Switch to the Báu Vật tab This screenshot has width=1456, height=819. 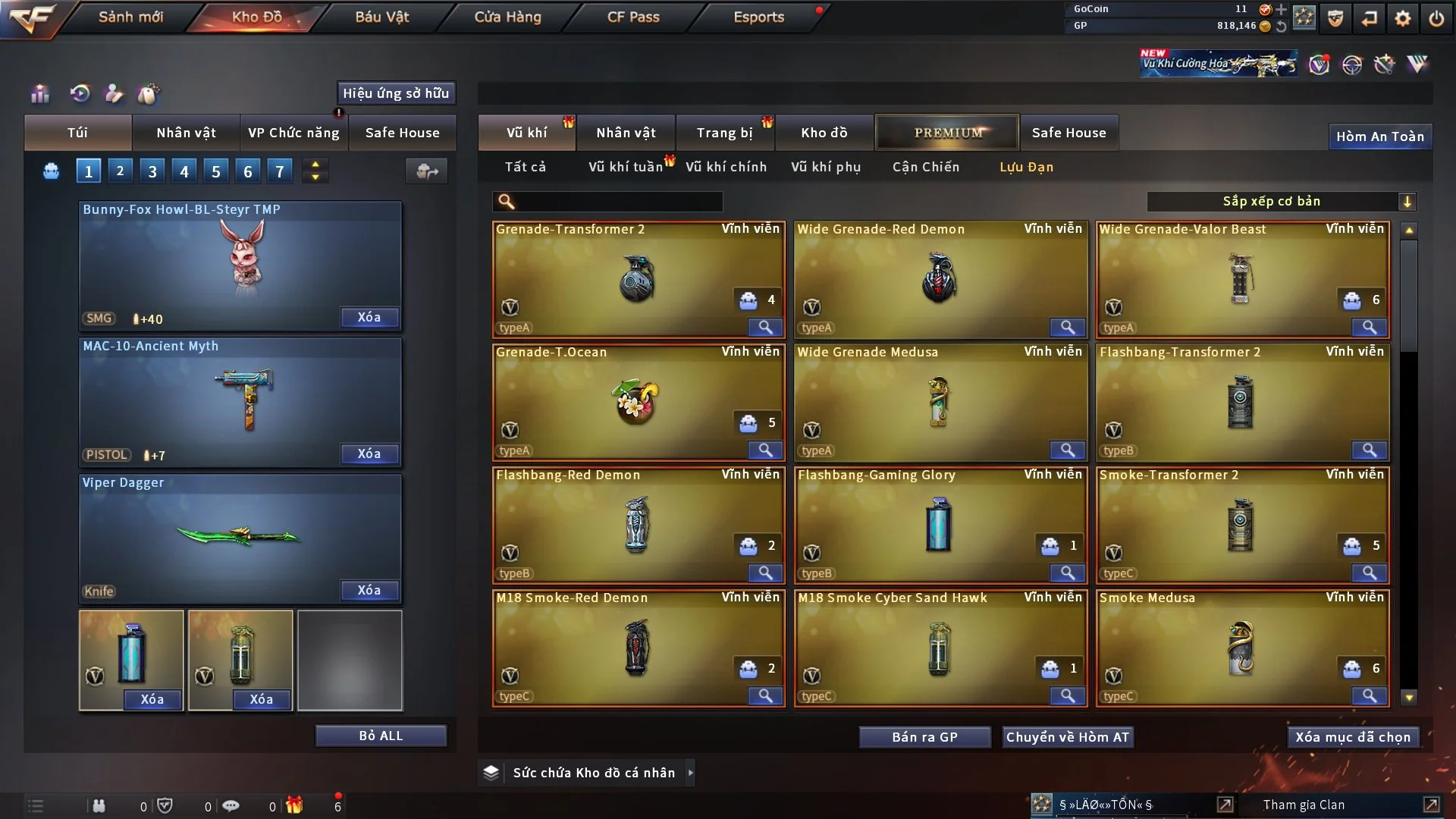coord(381,17)
